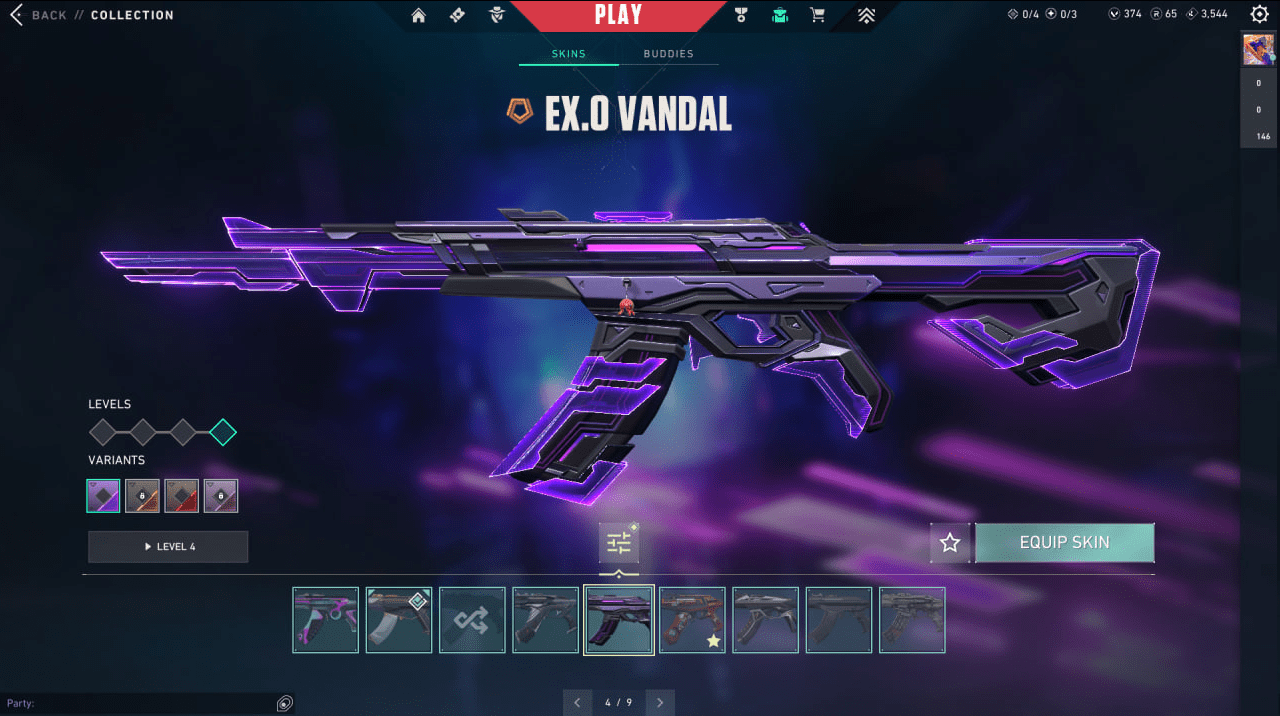Select the highlighted level four diamond
Image resolution: width=1280 pixels, height=716 pixels.
(x=223, y=432)
